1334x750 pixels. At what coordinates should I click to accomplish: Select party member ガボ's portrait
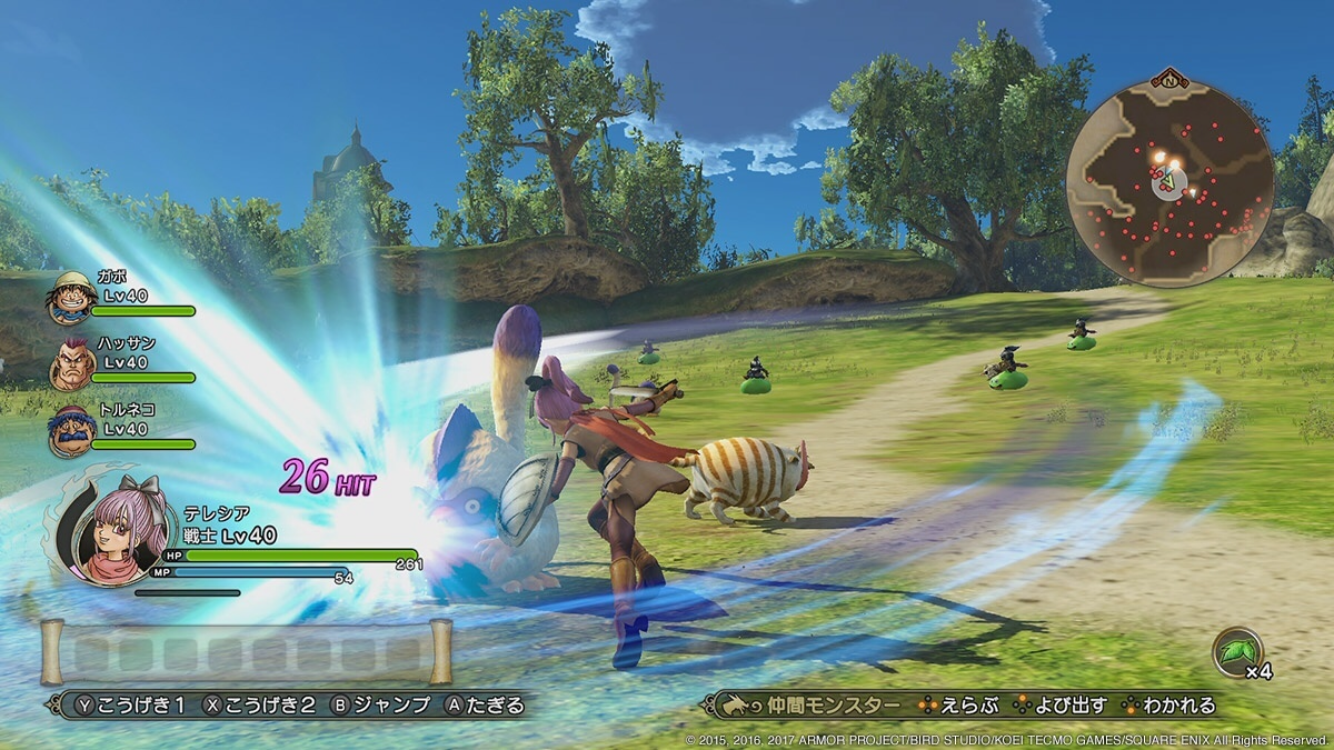[x=67, y=296]
